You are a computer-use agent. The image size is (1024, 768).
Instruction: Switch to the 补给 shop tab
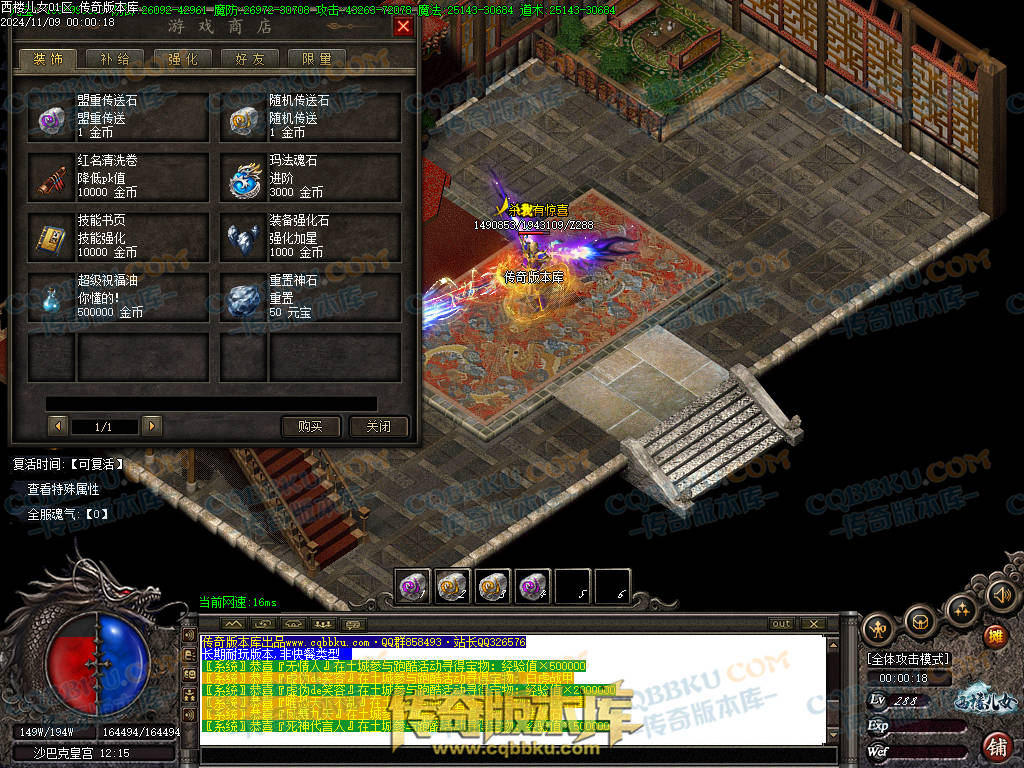[x=115, y=59]
